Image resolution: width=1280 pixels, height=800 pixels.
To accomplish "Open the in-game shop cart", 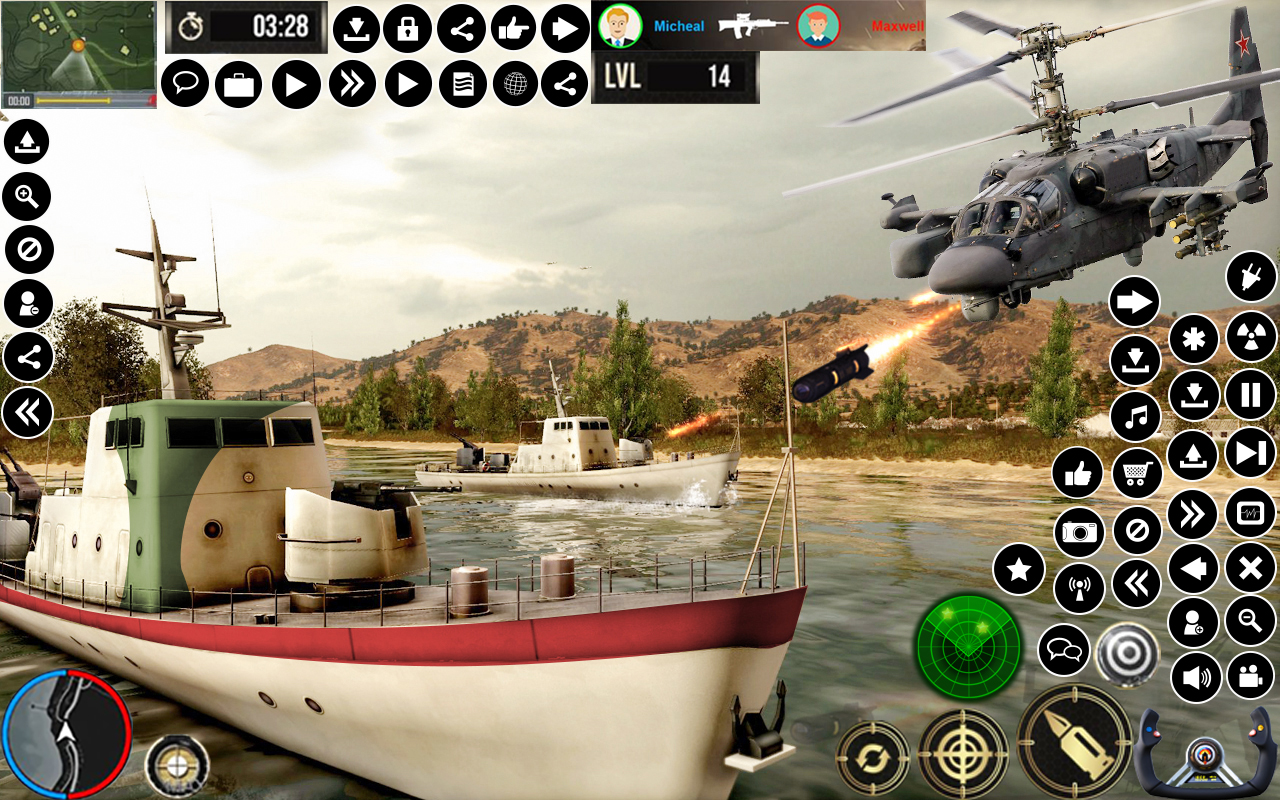I will point(1135,472).
